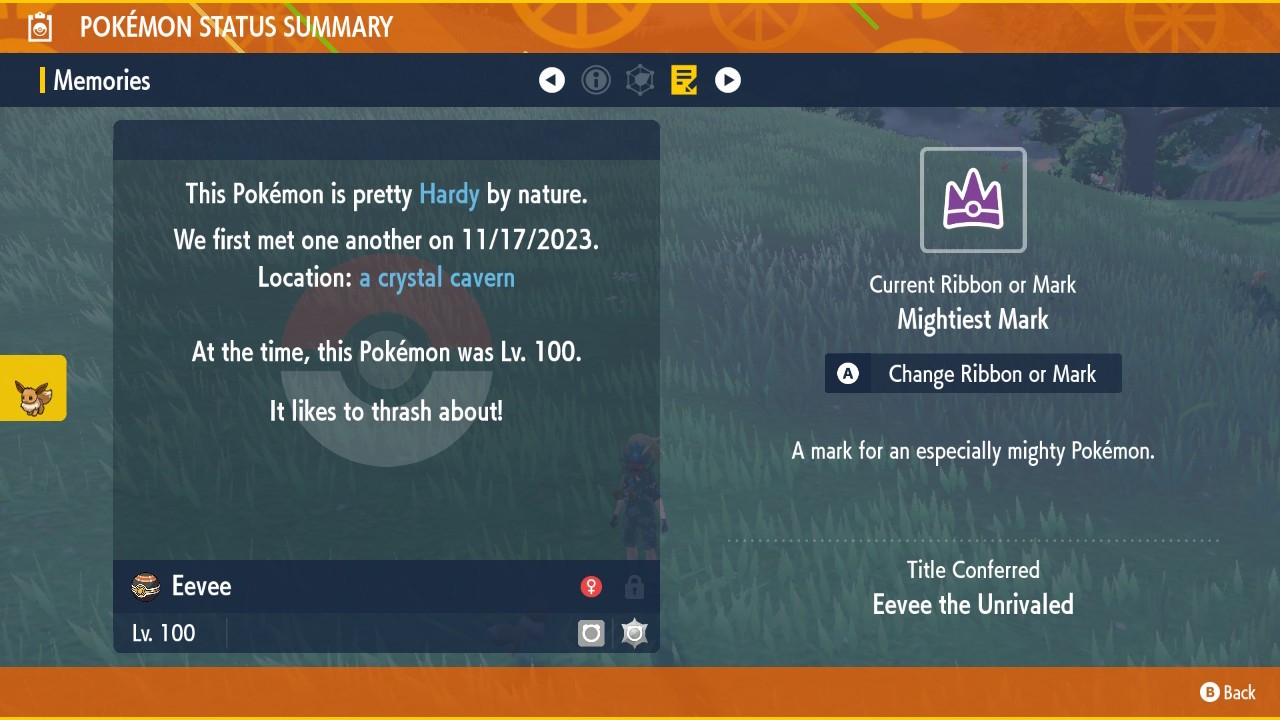Choose Change Ribbon or Mark
Image resolution: width=1280 pixels, height=720 pixels.
973,374
